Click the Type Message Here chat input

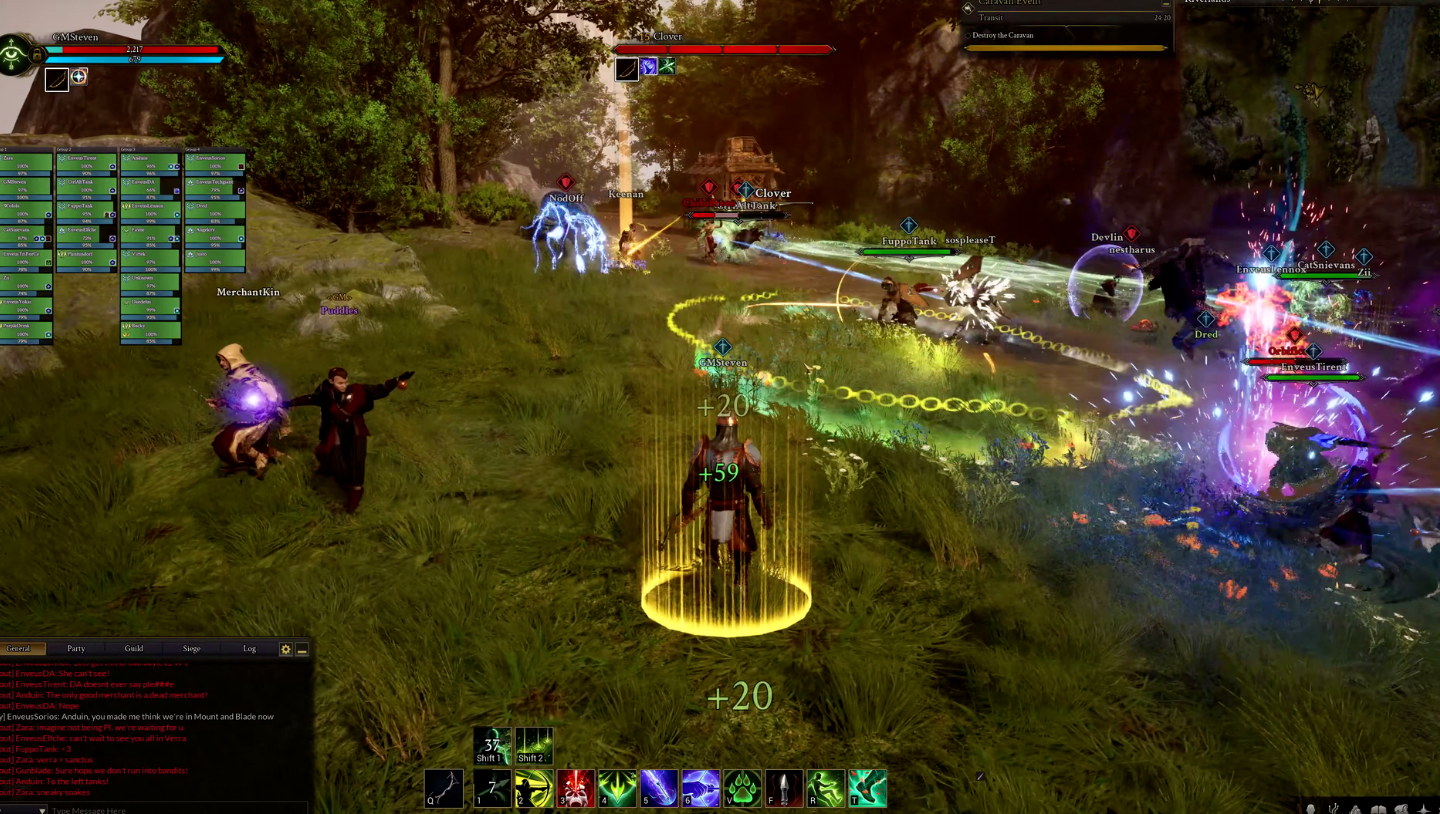click(150, 809)
